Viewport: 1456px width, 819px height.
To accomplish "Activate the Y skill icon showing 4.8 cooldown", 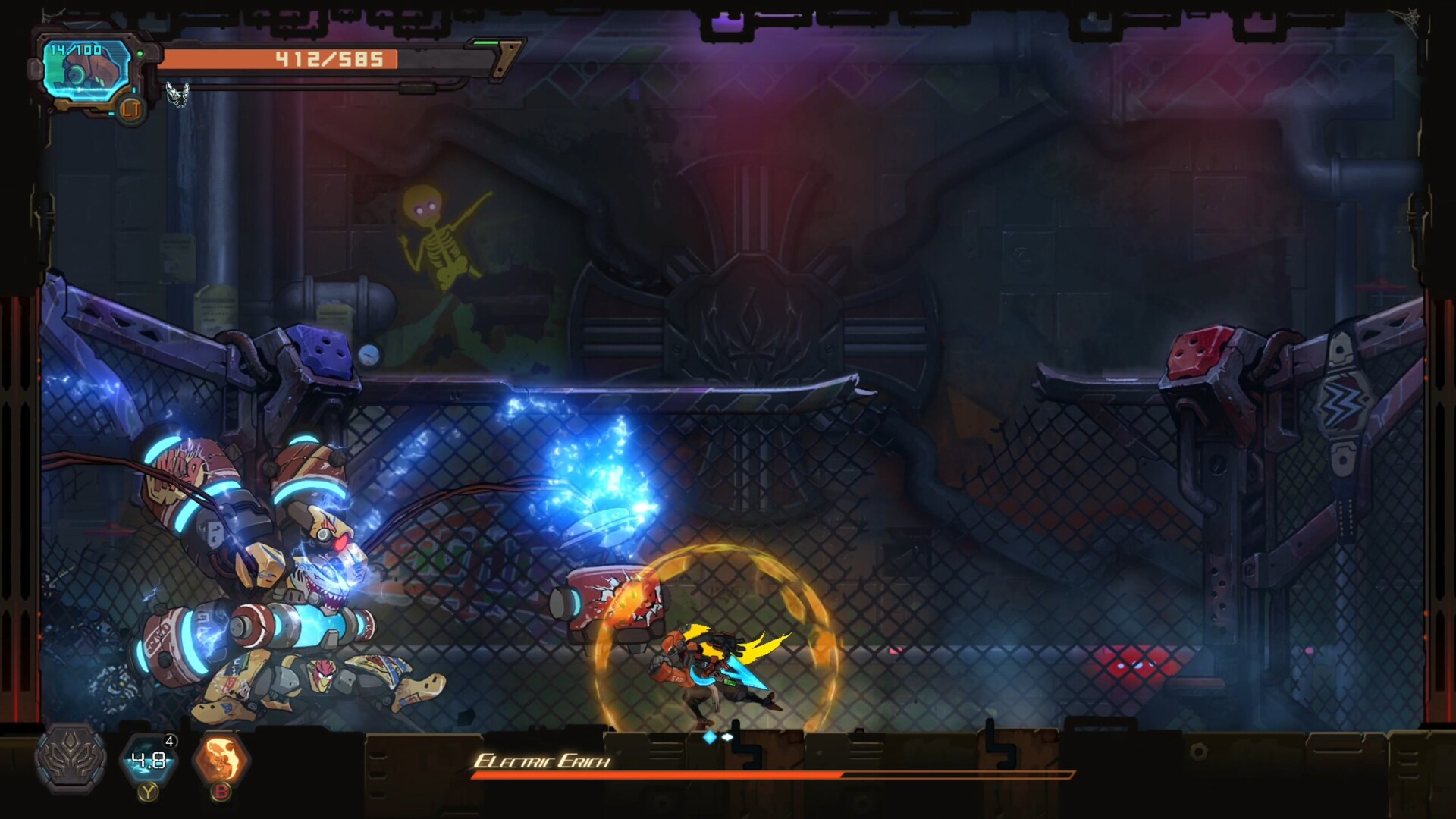I will pyautogui.click(x=149, y=762).
